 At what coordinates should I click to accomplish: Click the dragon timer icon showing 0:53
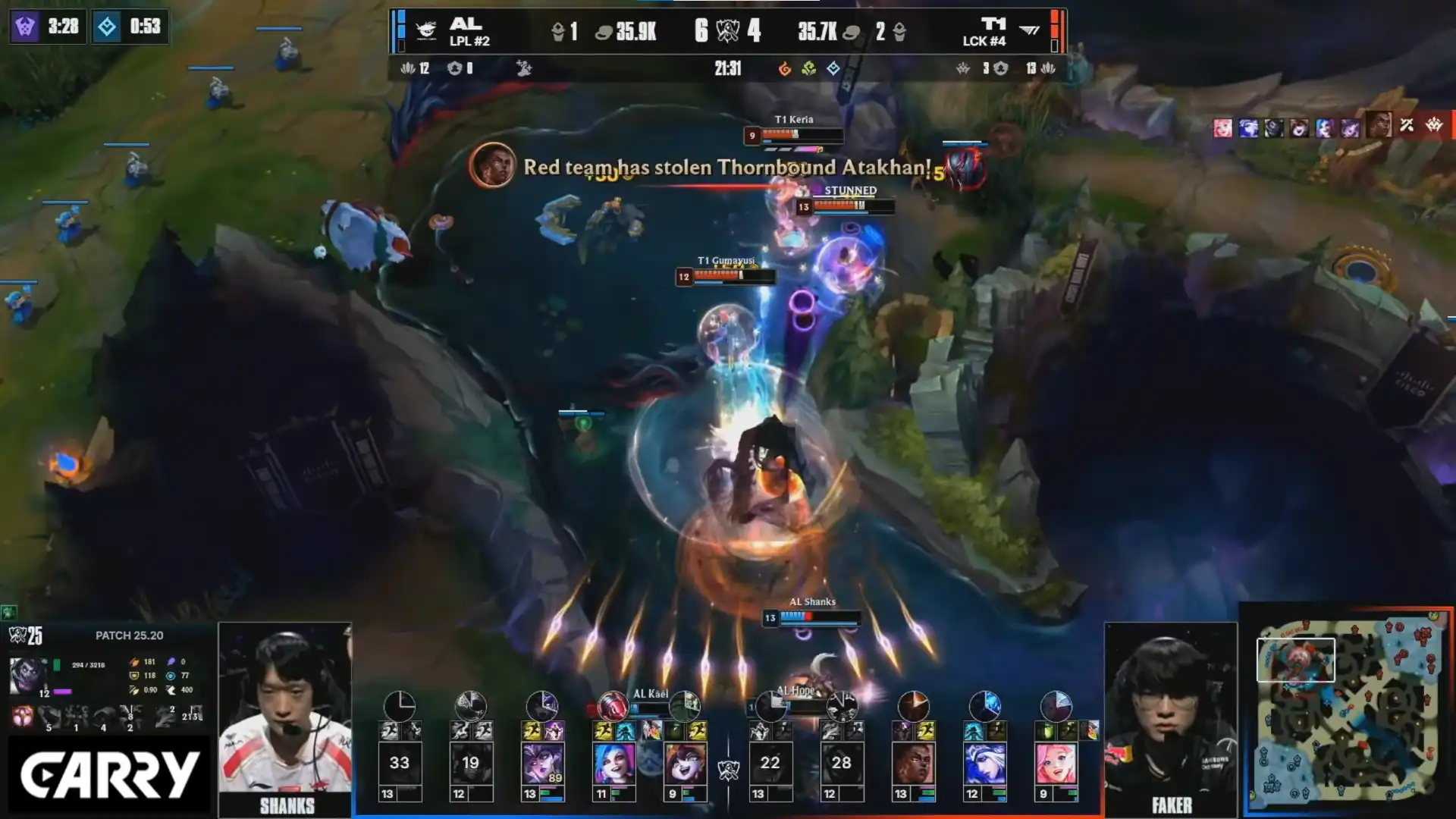coord(107,27)
